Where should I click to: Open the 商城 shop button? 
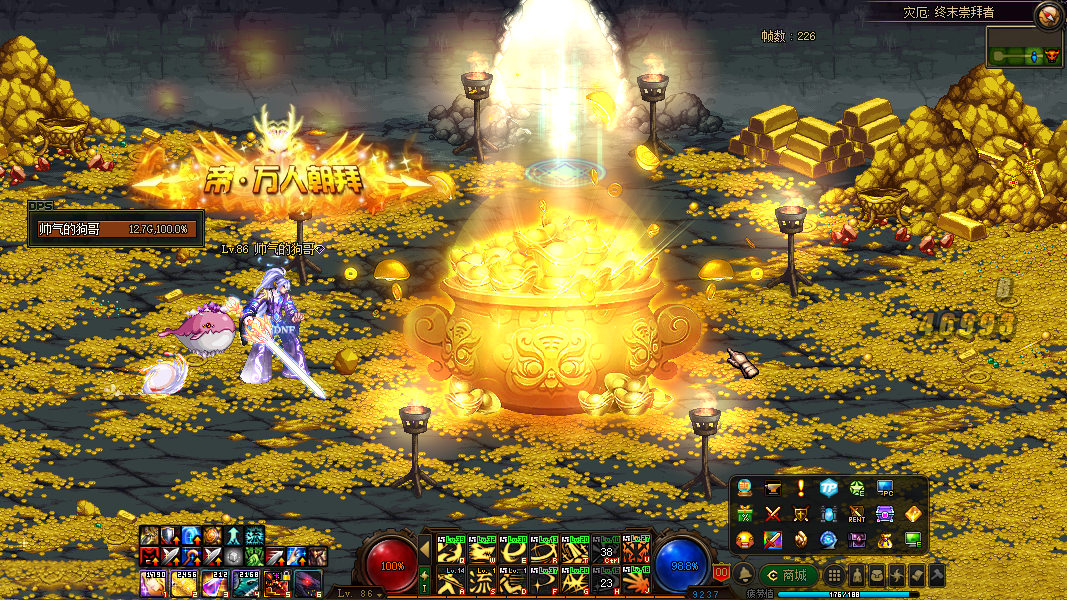[x=788, y=575]
